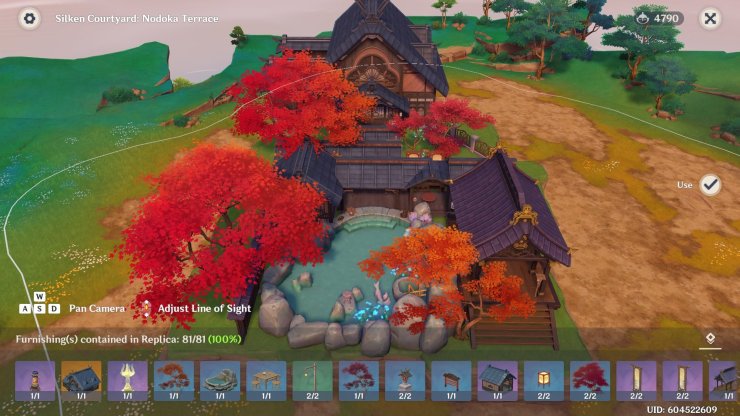
Task: Open the settings gear icon
Action: click(x=29, y=18)
